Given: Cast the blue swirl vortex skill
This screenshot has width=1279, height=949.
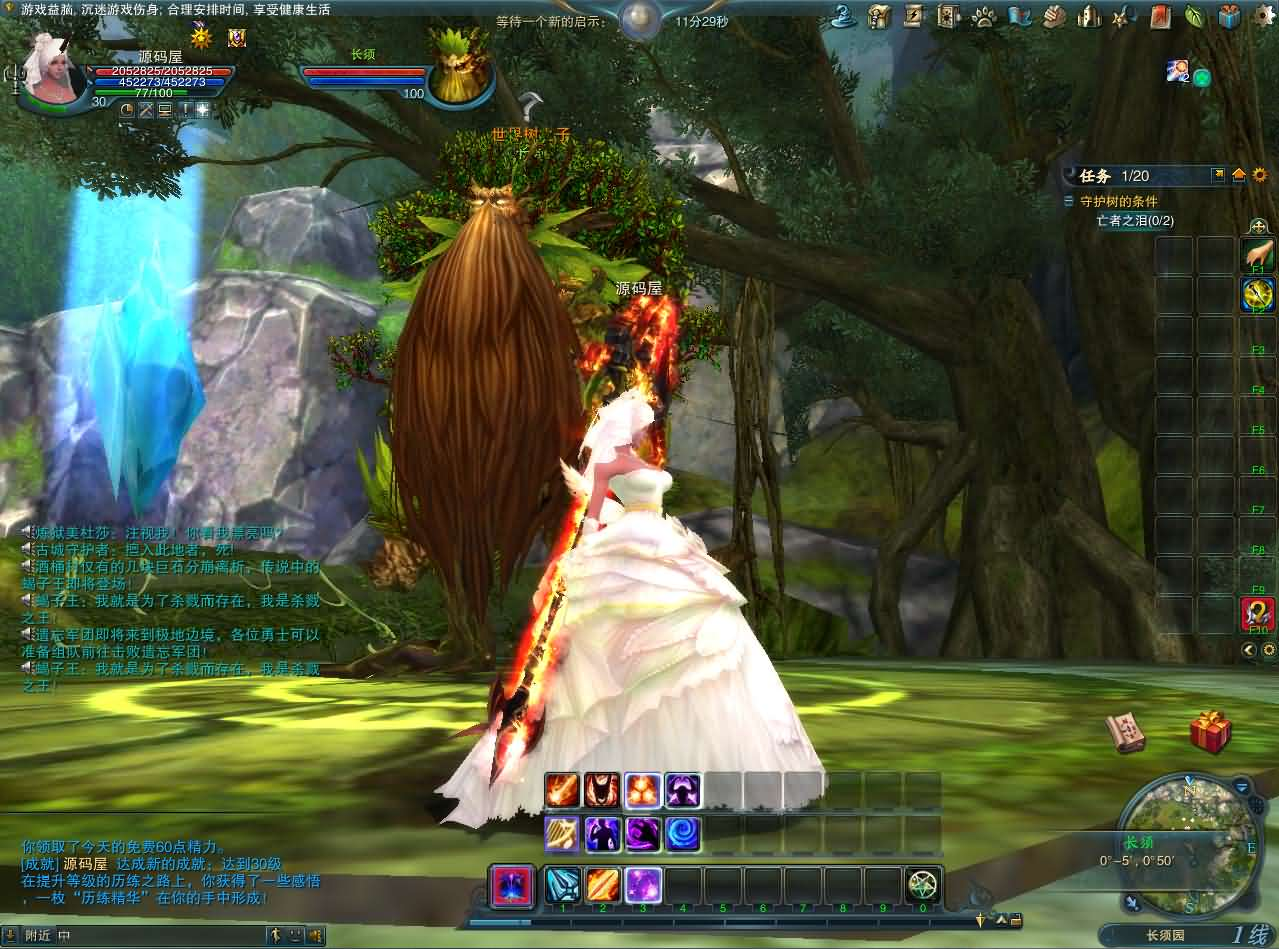Looking at the screenshot, I should [683, 833].
